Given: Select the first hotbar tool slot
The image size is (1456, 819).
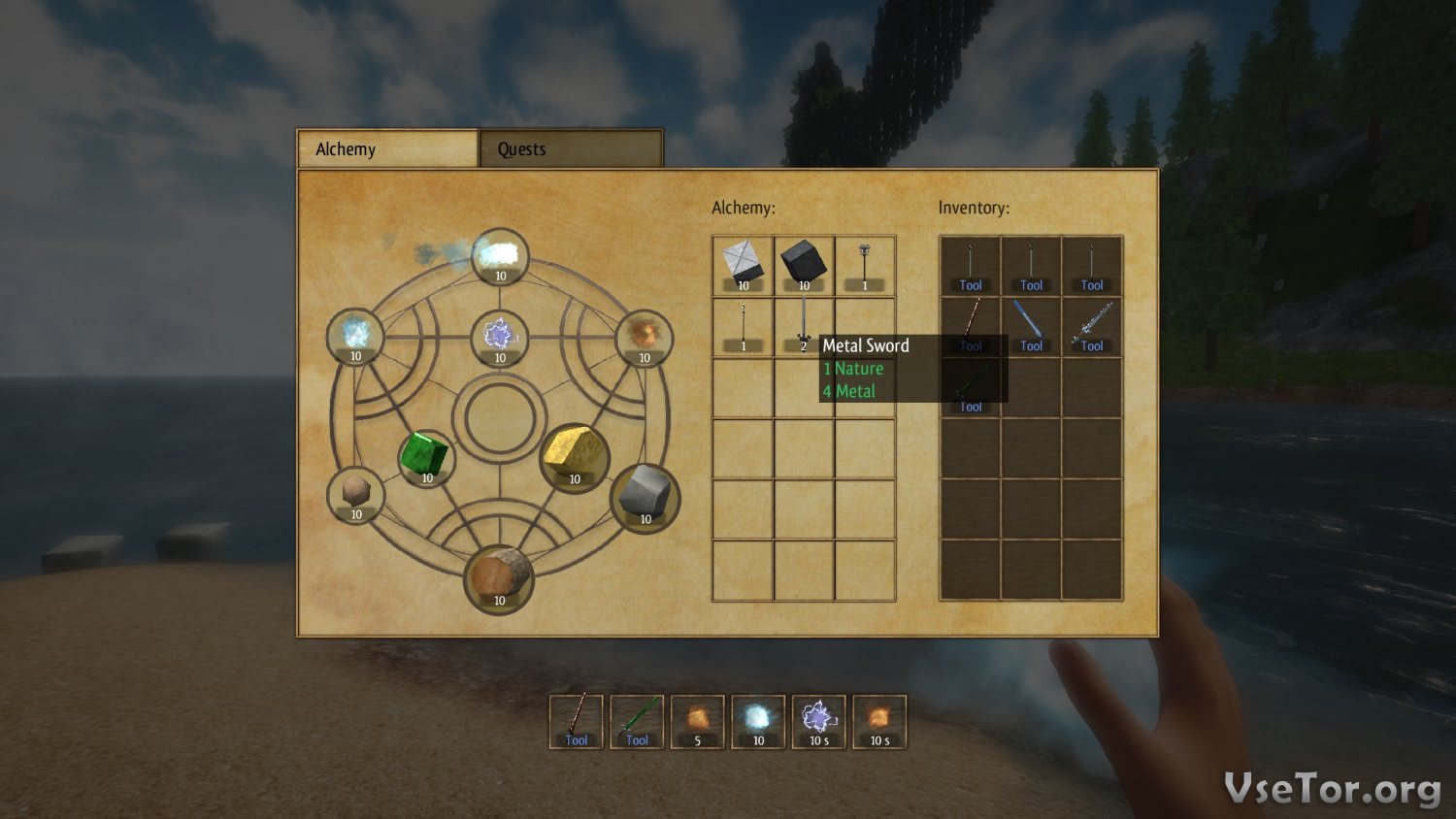Looking at the screenshot, I should (x=577, y=722).
